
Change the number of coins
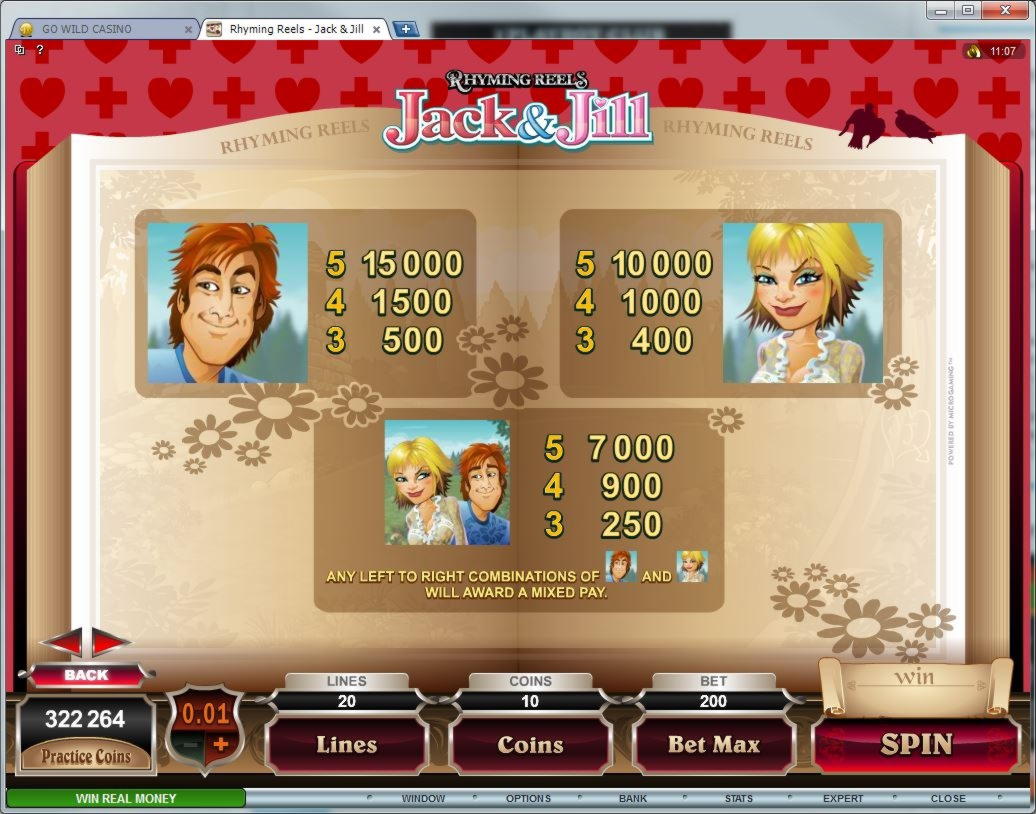tap(530, 745)
